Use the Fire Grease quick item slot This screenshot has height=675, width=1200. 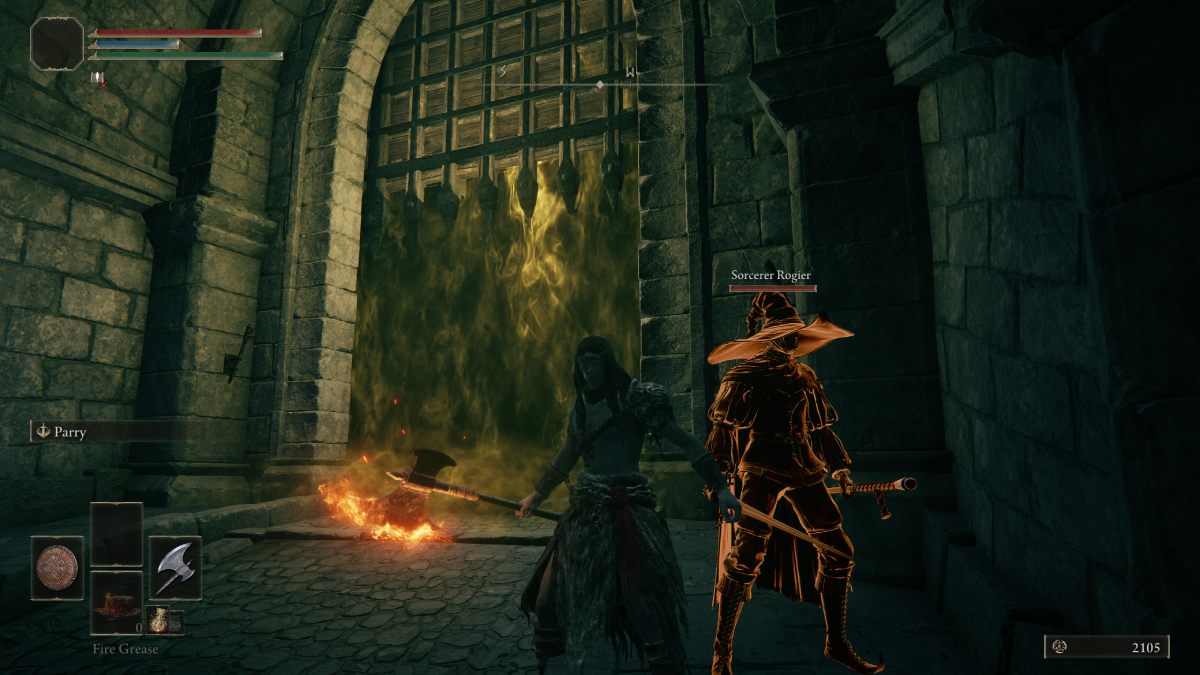coord(116,604)
